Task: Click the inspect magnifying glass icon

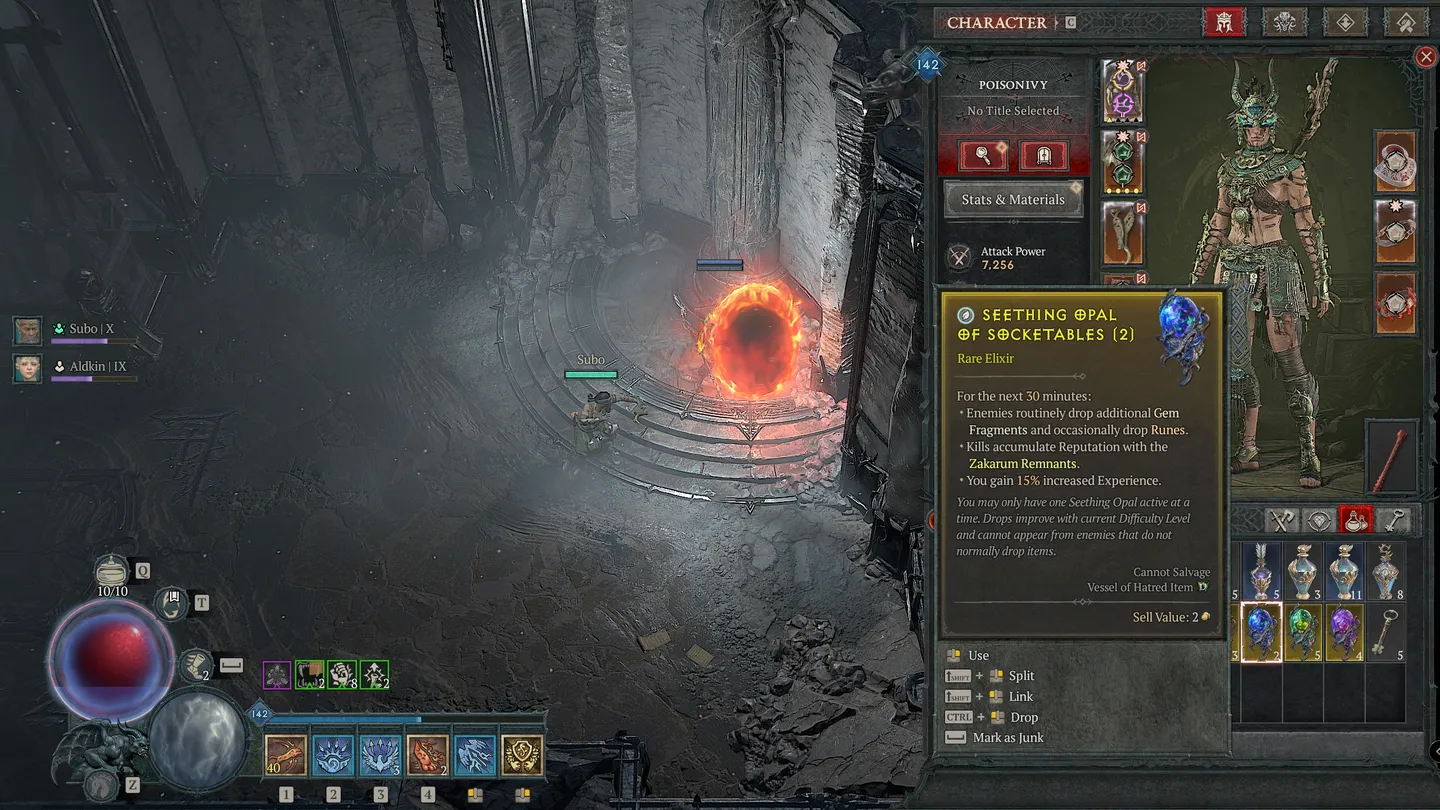Action: pos(984,155)
